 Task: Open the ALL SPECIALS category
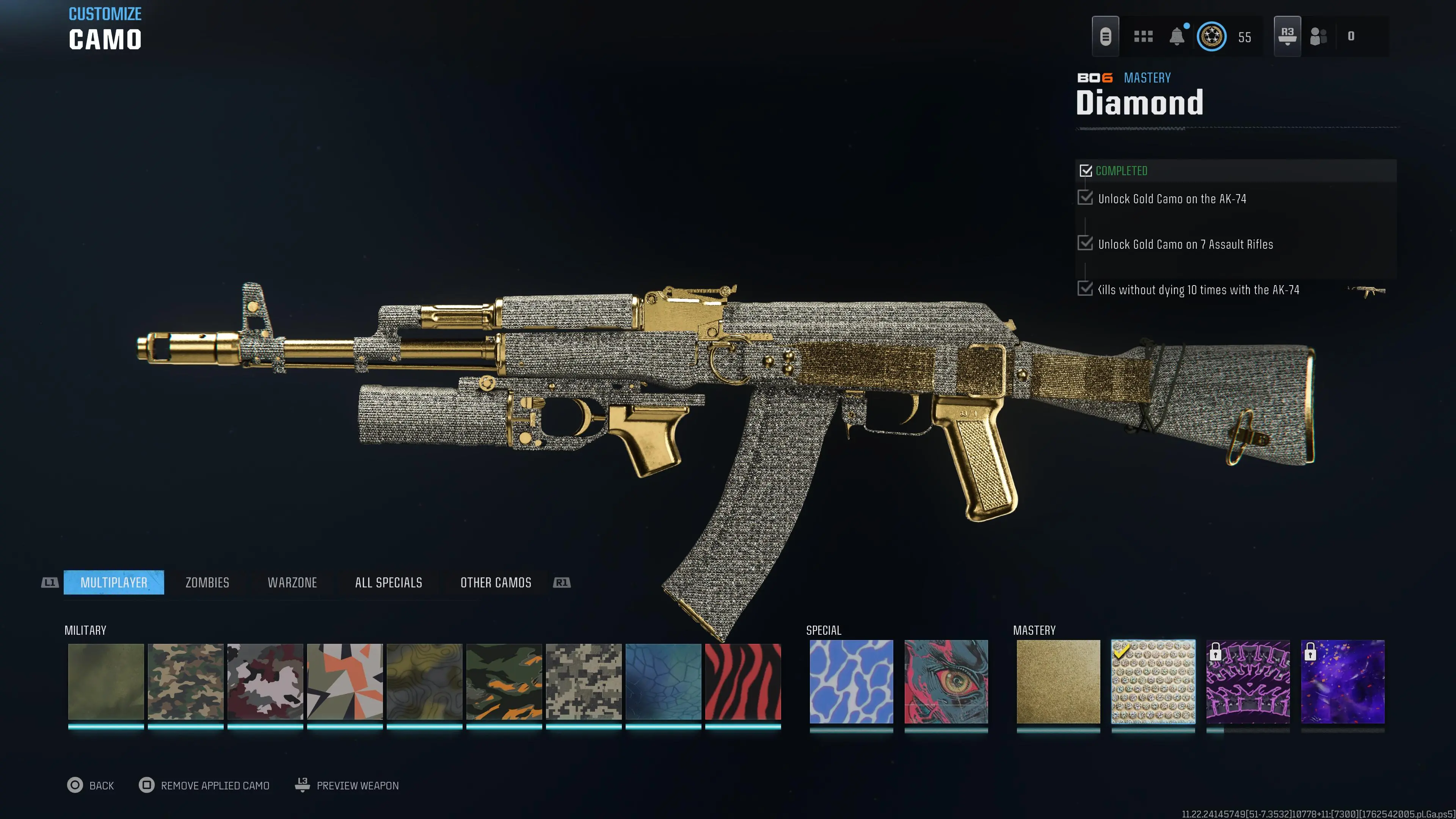[388, 582]
